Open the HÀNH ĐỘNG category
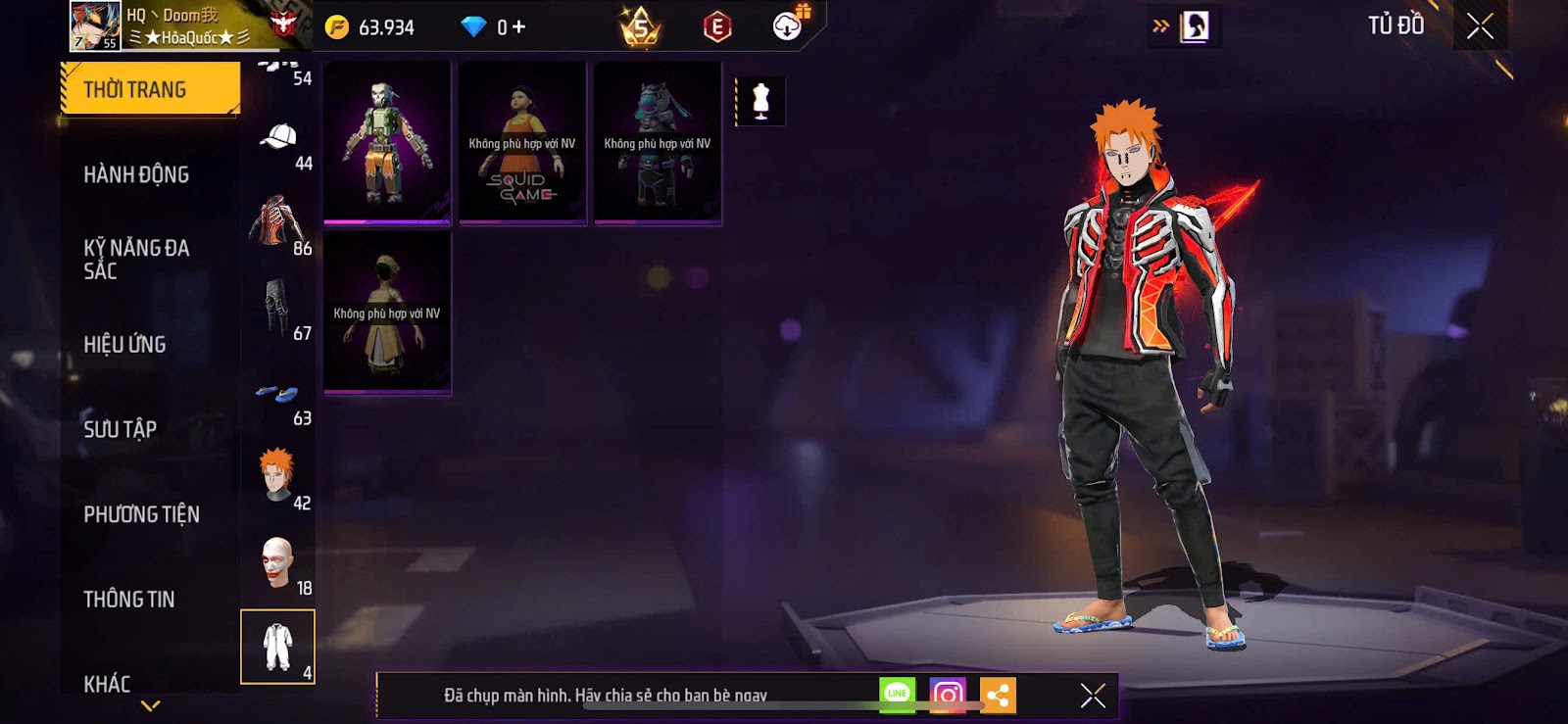 136,174
